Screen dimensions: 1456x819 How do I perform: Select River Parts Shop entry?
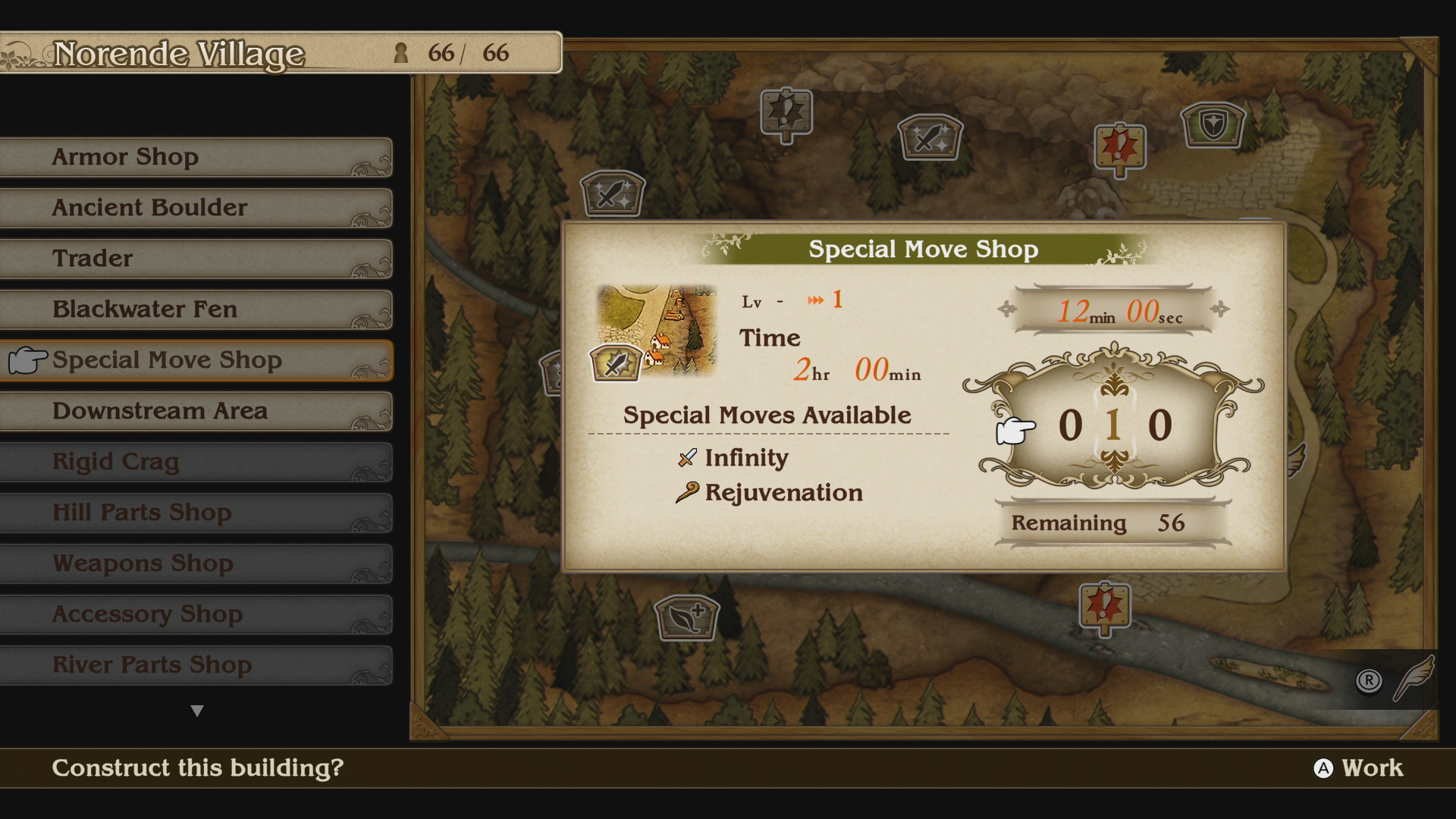point(196,665)
